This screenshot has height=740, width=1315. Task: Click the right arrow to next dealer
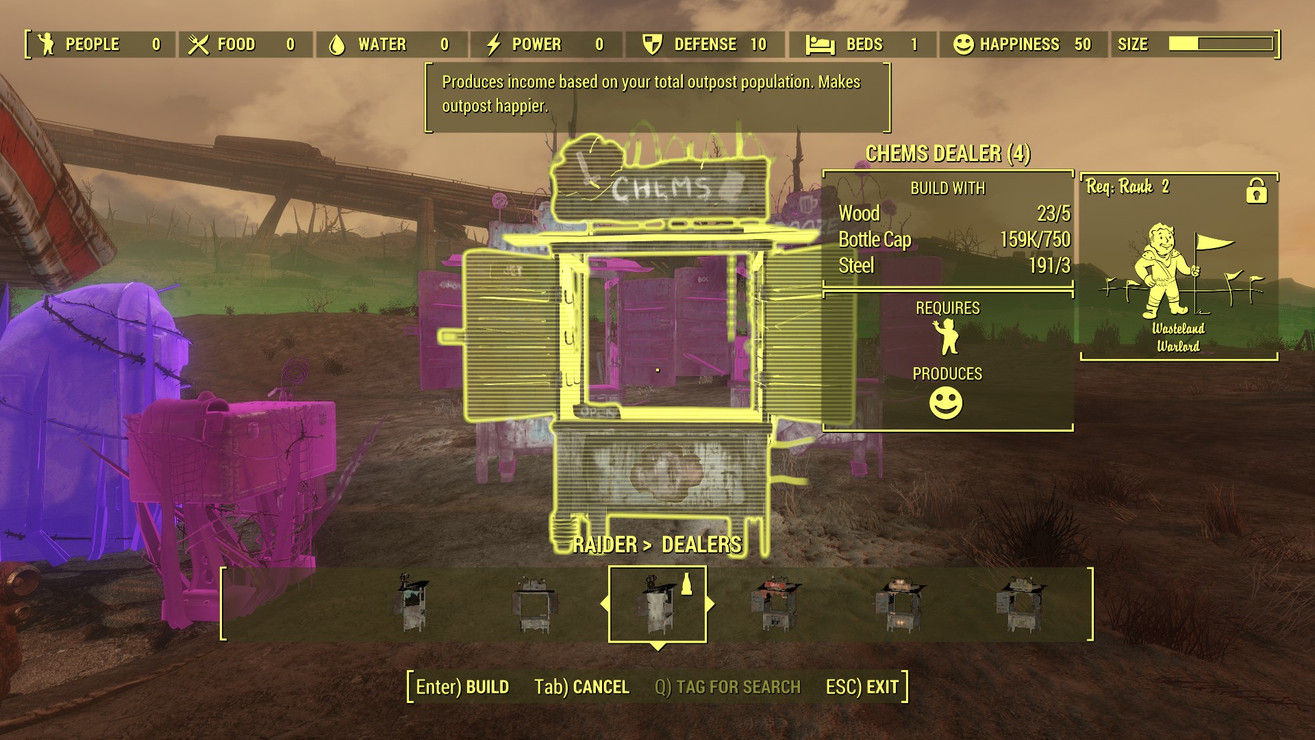coord(709,604)
